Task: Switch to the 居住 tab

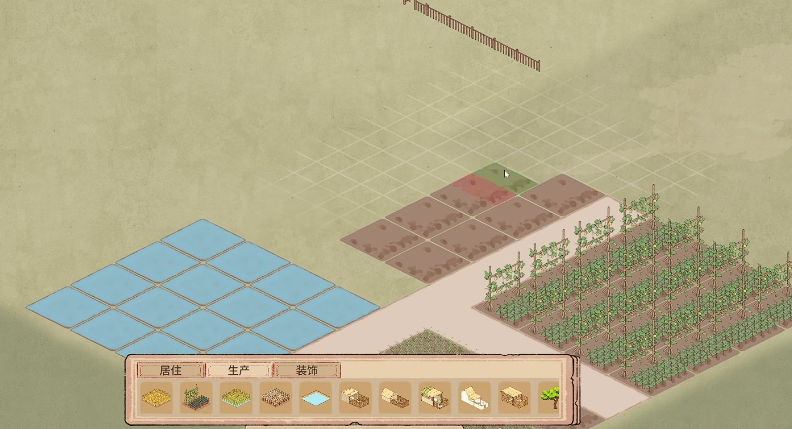Action: [171, 370]
